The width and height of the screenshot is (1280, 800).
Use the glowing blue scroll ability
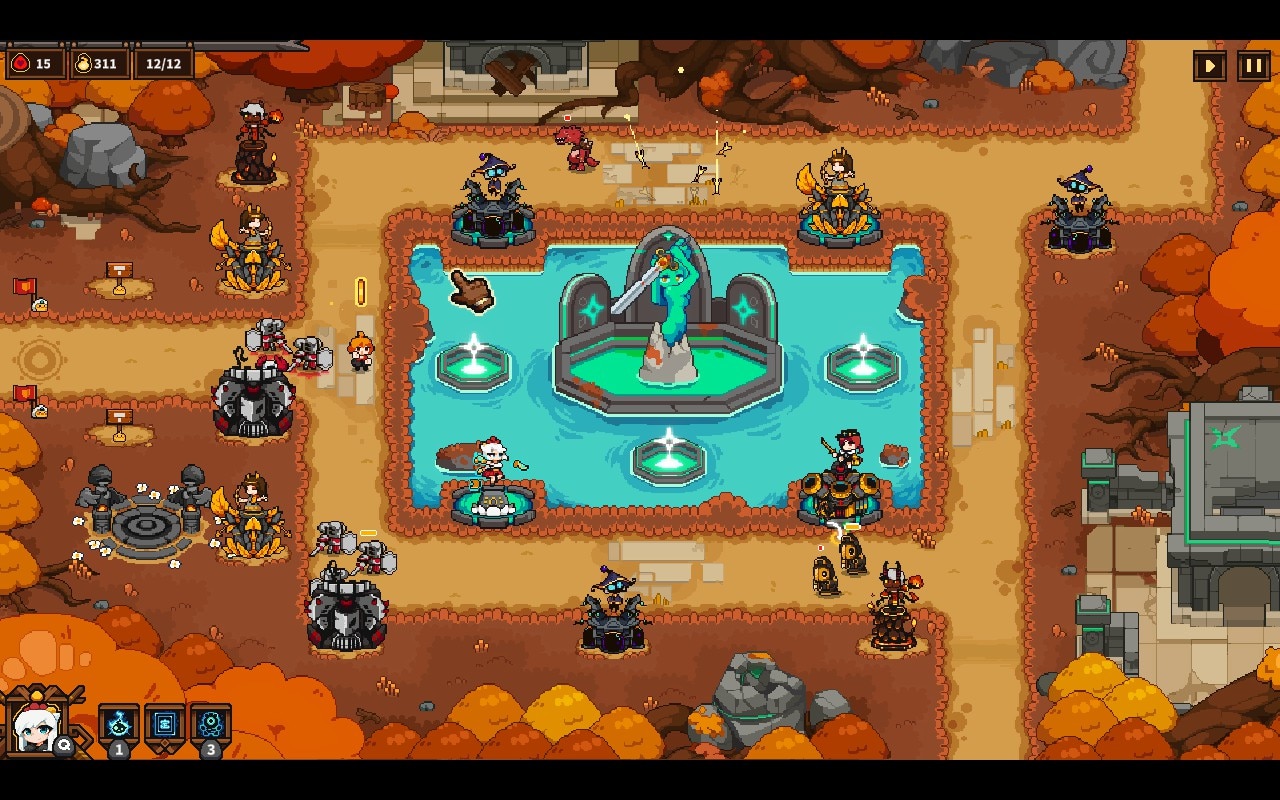click(x=165, y=723)
